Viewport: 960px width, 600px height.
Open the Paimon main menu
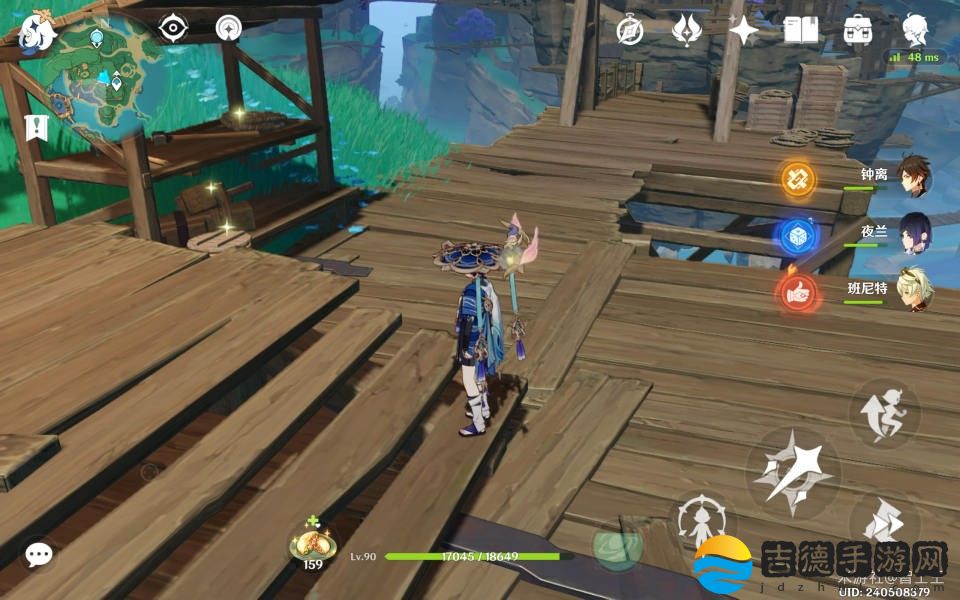(37, 33)
